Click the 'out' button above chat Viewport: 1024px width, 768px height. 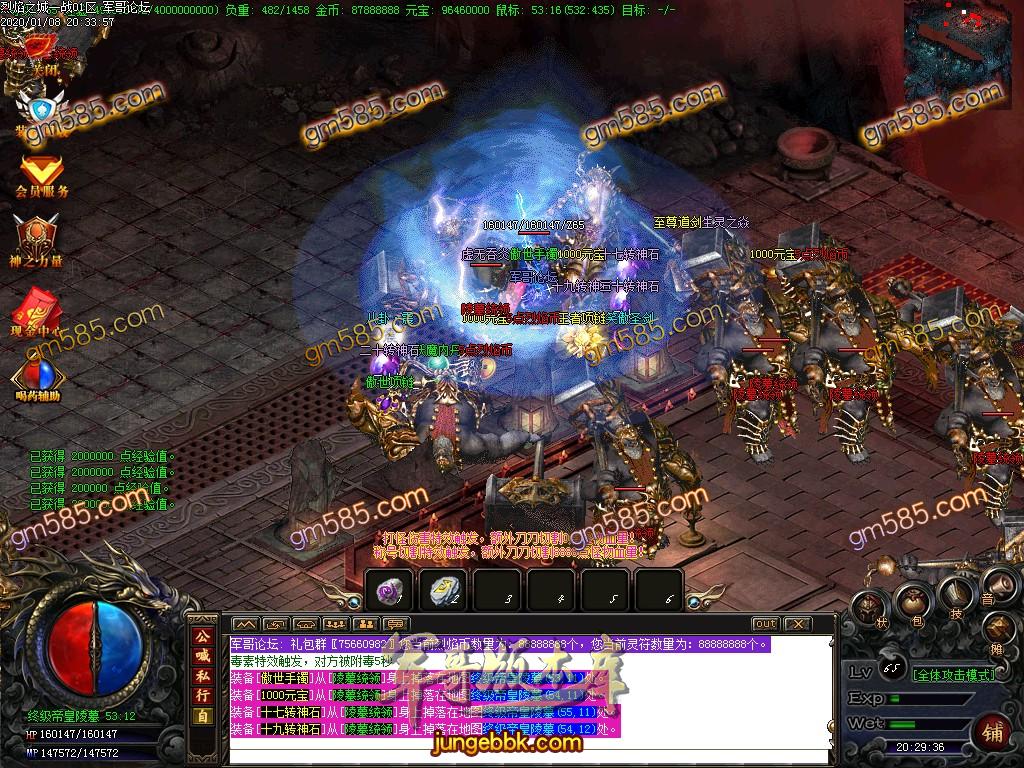(764, 624)
